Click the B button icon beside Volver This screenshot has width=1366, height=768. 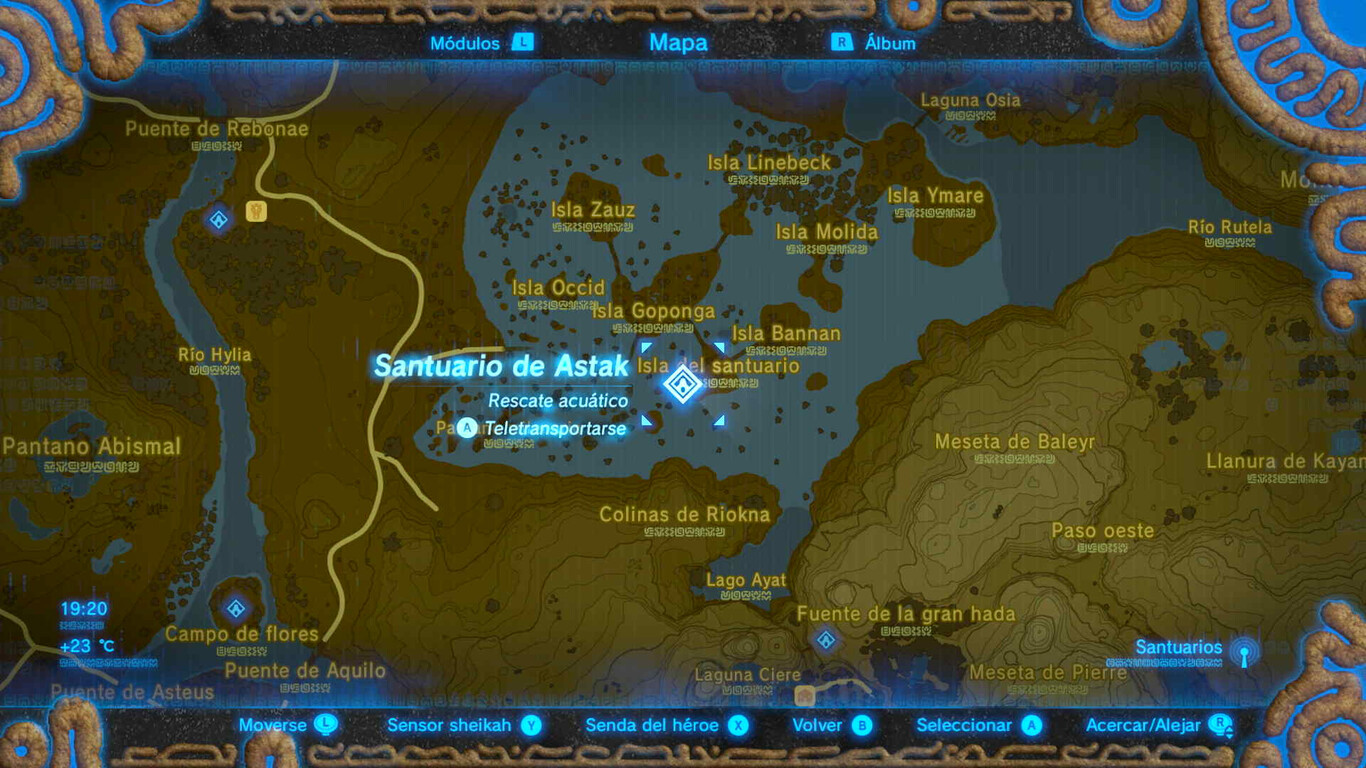coord(862,724)
